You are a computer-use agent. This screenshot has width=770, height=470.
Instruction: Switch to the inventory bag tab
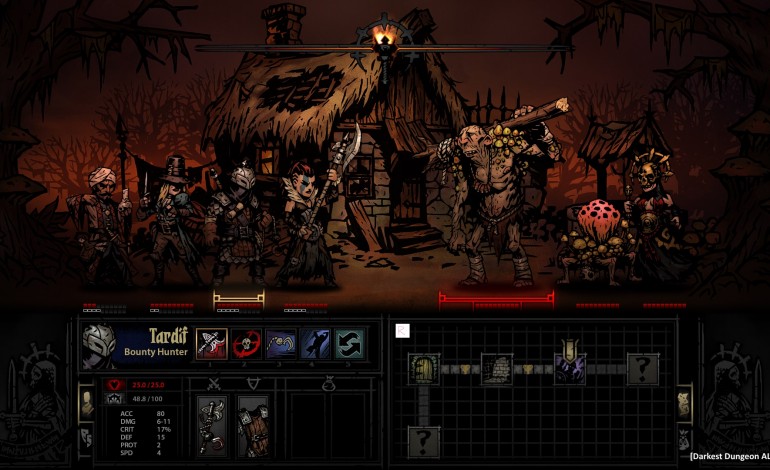(684, 438)
